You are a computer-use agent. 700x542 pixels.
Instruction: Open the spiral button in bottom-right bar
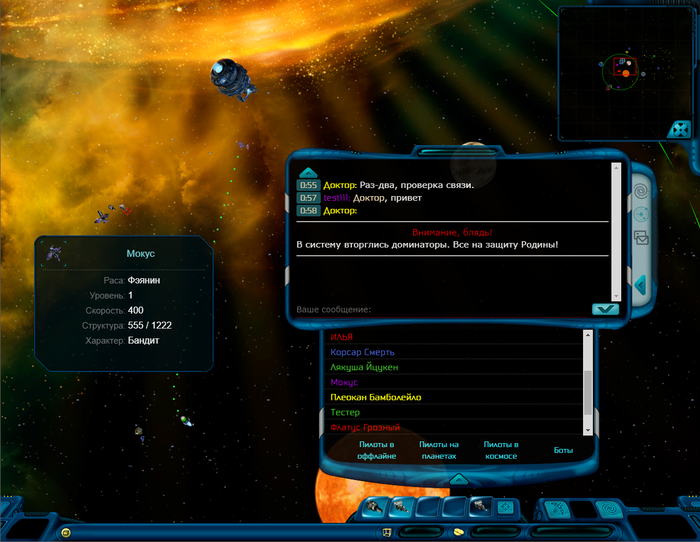click(607, 508)
